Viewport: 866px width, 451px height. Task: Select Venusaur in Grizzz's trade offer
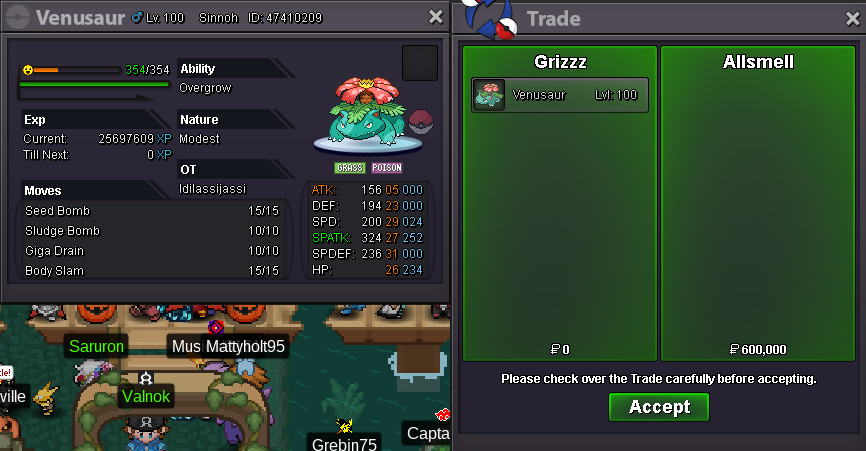[560, 95]
